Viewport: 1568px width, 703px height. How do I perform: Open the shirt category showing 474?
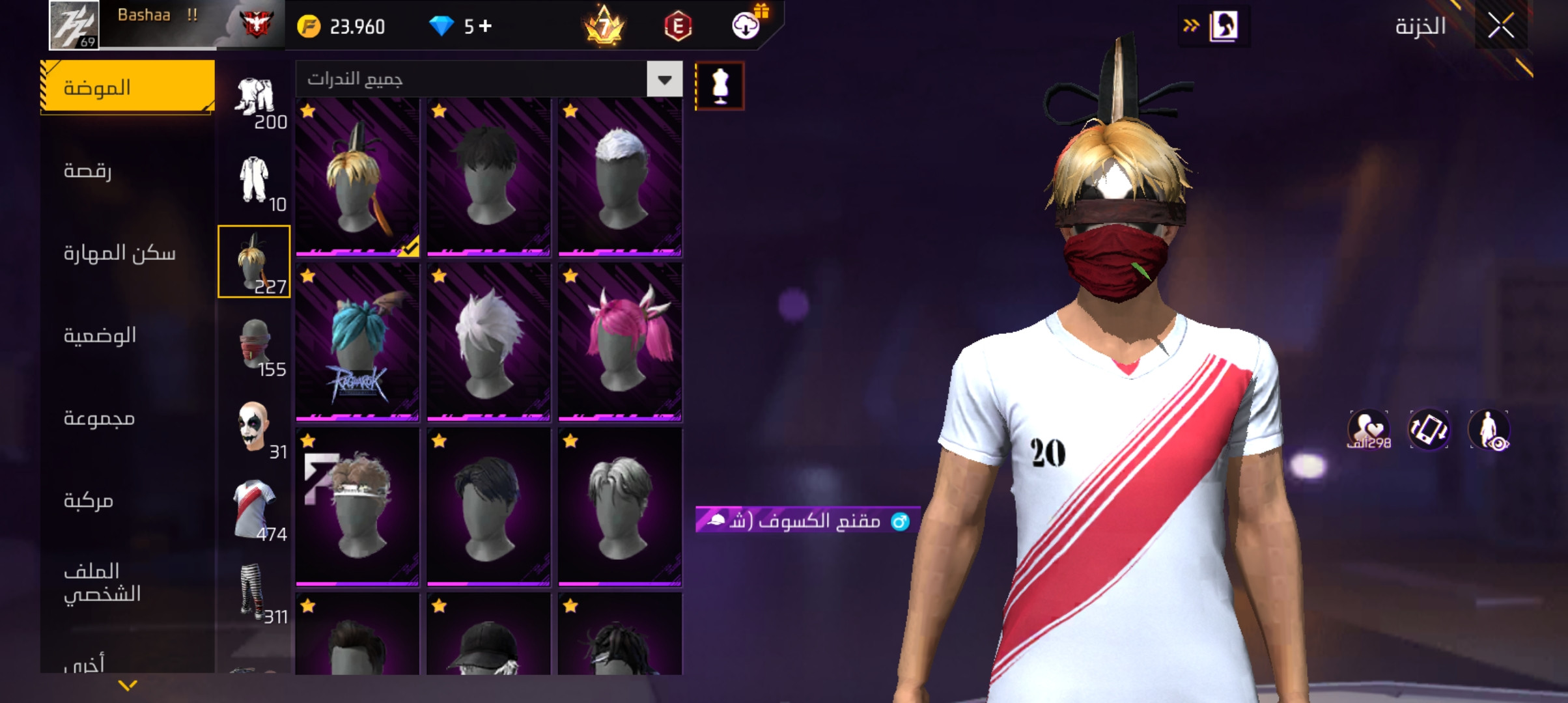255,510
